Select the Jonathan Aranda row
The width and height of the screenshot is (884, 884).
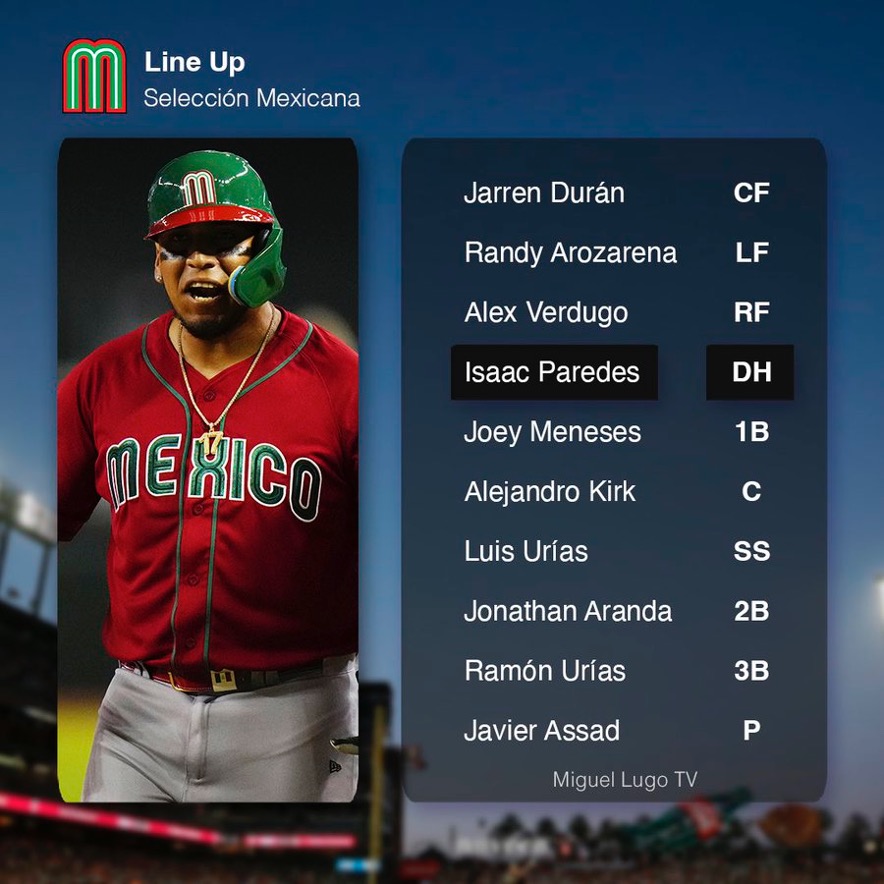[567, 611]
